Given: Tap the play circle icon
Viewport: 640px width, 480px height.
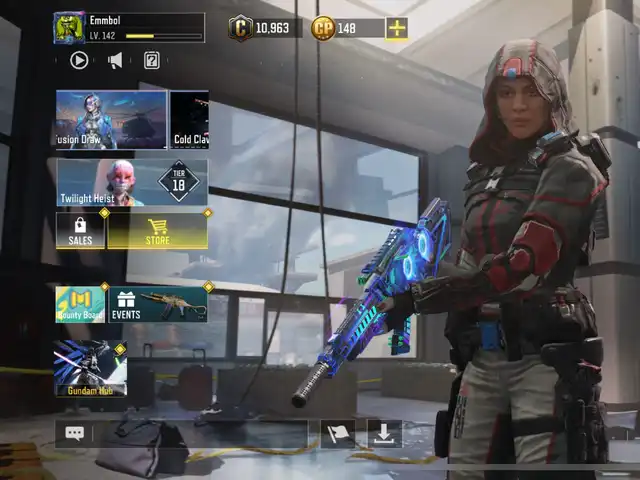Looking at the screenshot, I should (x=79, y=60).
